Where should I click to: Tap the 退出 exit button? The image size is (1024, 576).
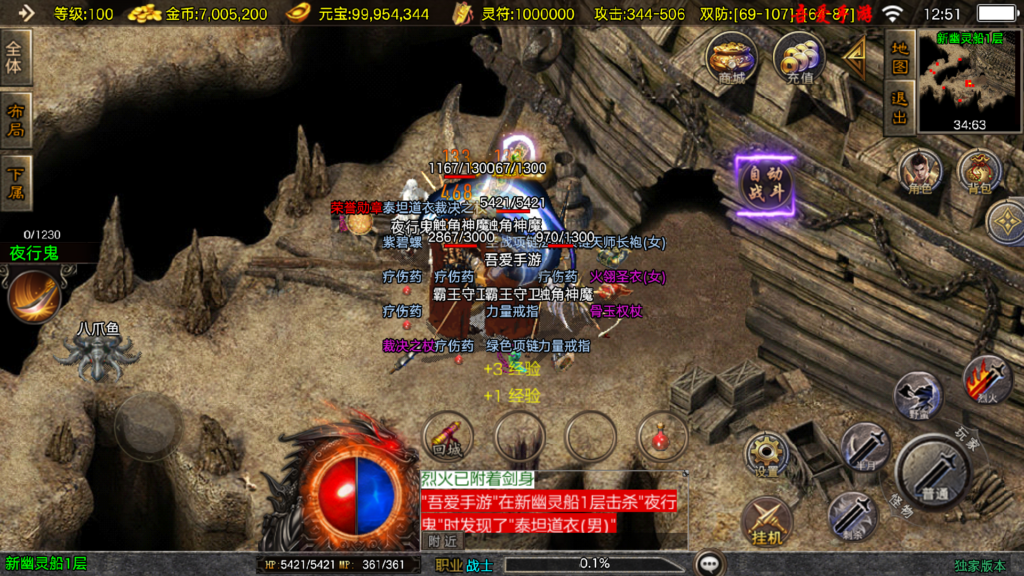[900, 108]
